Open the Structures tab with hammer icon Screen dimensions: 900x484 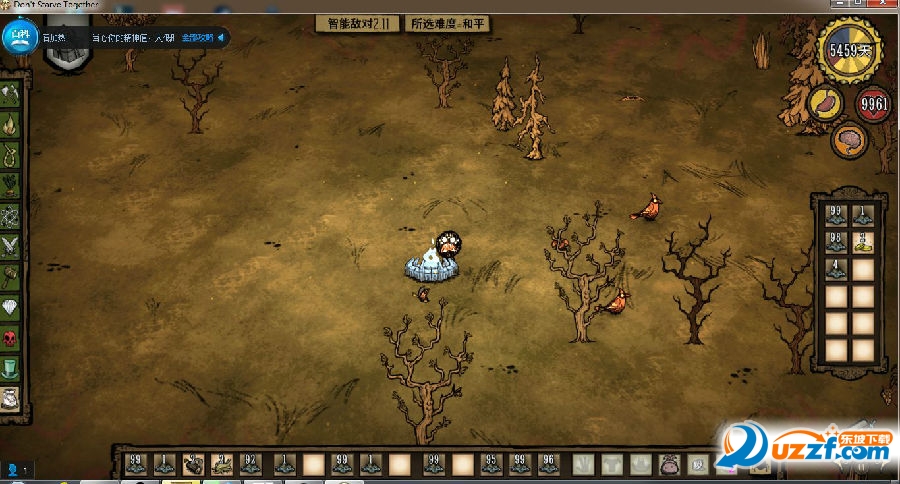(11, 275)
